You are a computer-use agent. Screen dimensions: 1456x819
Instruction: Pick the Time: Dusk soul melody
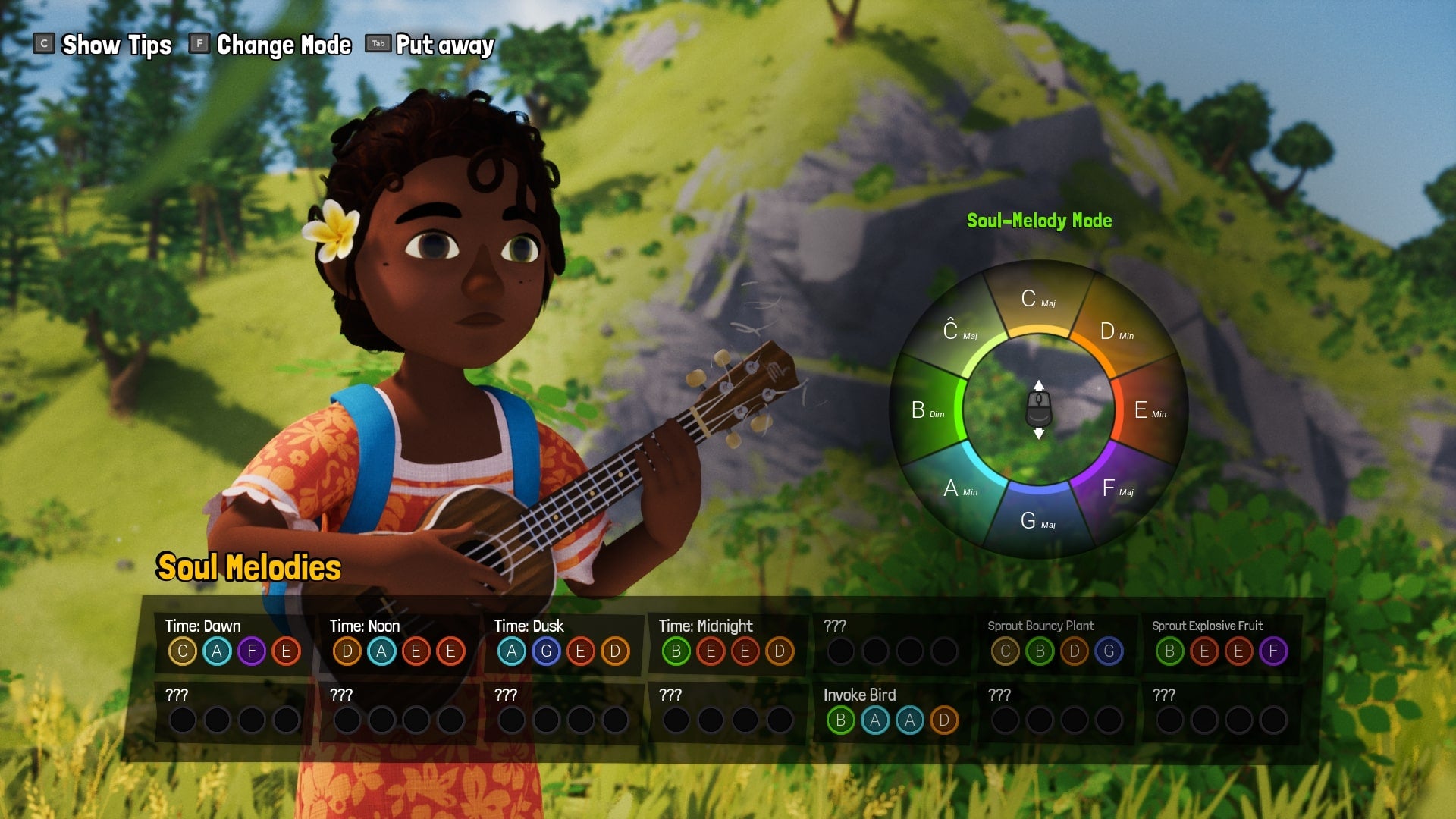(x=563, y=642)
